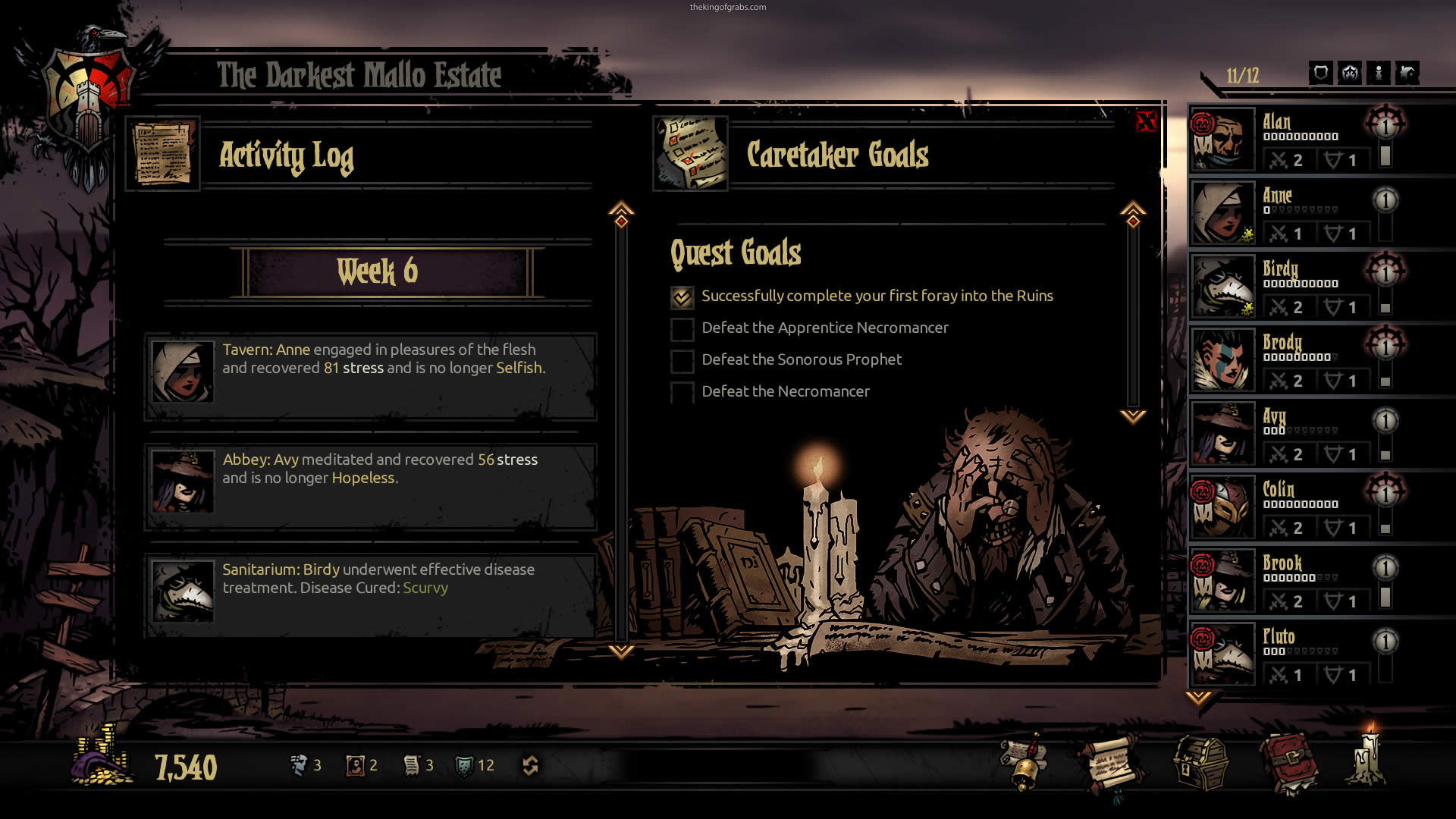The width and height of the screenshot is (1456, 819).
Task: Pick Brody in the hero roster
Action: (1298, 361)
